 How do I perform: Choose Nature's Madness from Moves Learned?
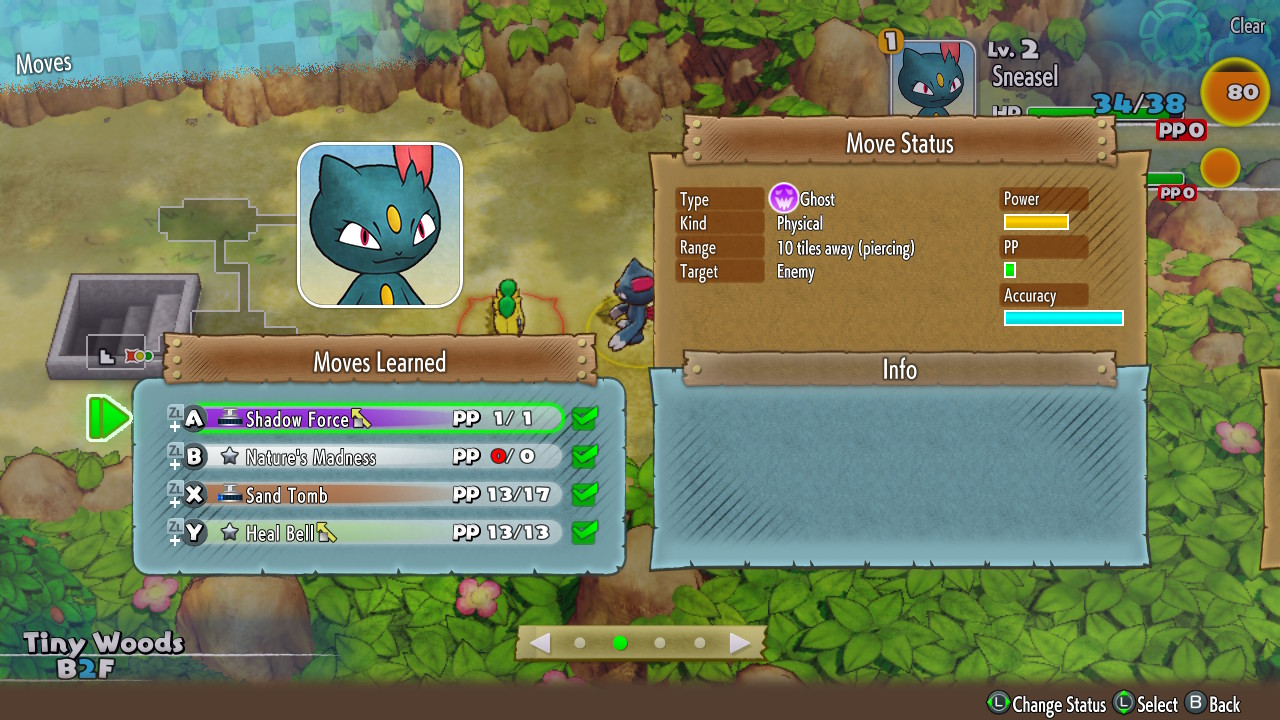click(x=380, y=457)
